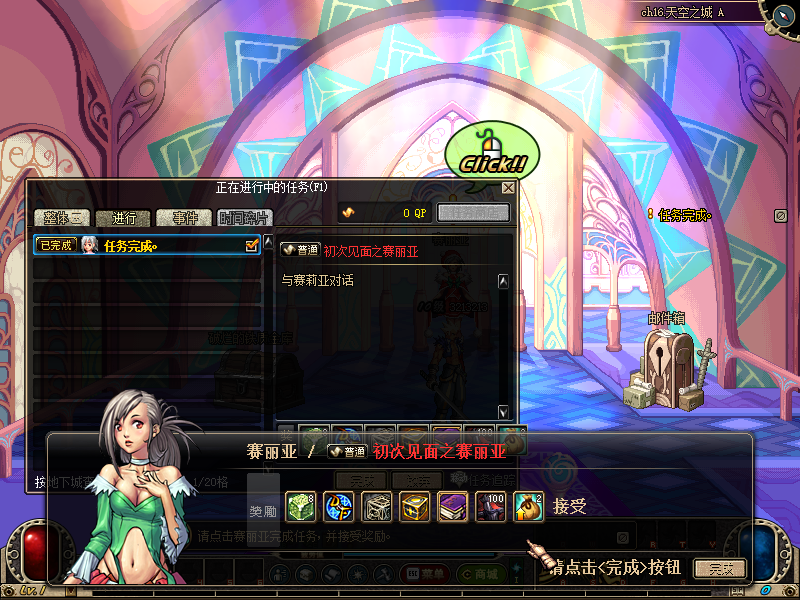800x600 pixels.
Task: Pick the red armor reward icon
Action: [x=490, y=507]
